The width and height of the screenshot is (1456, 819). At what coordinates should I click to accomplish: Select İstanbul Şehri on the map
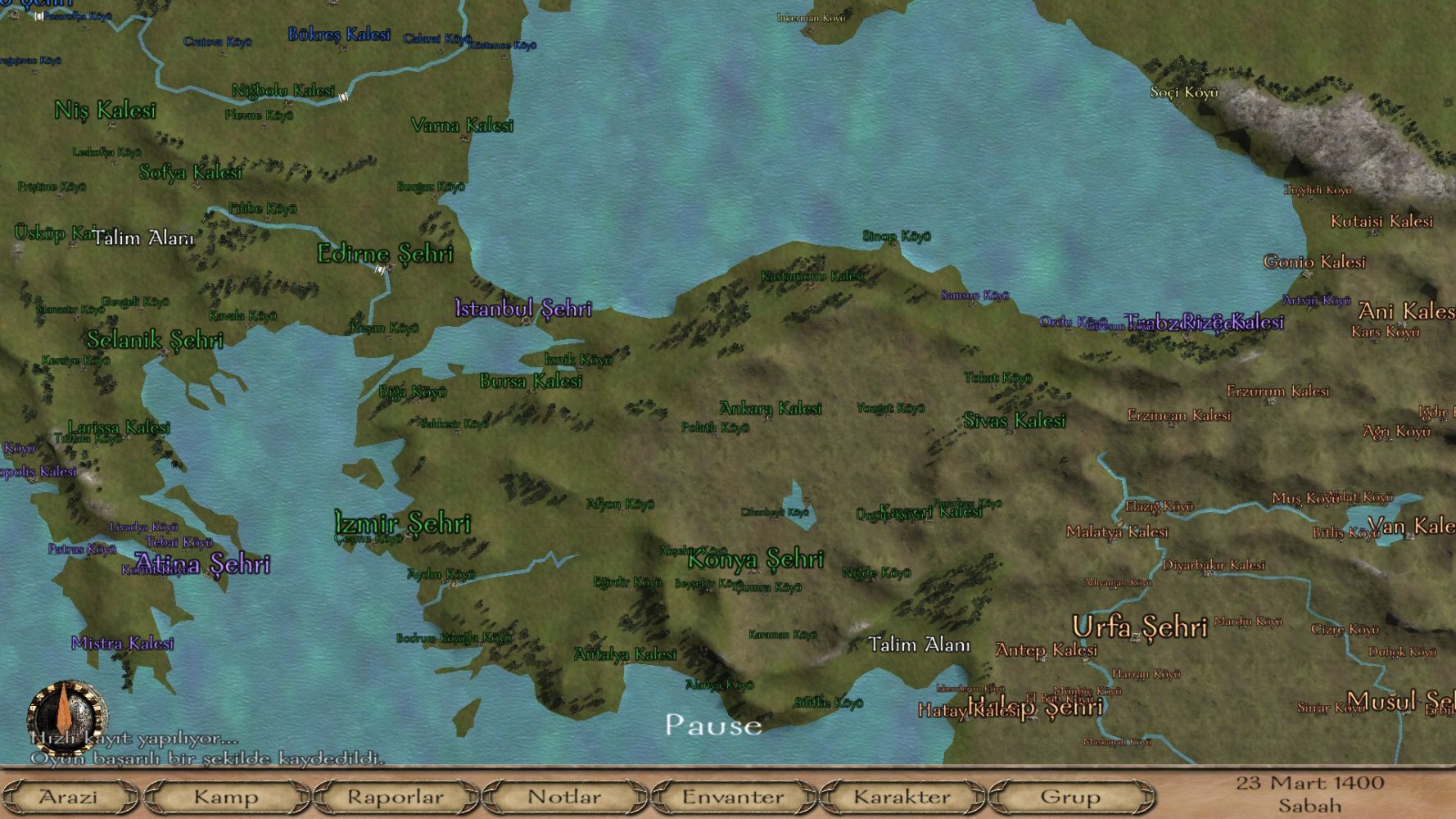pyautogui.click(x=523, y=309)
